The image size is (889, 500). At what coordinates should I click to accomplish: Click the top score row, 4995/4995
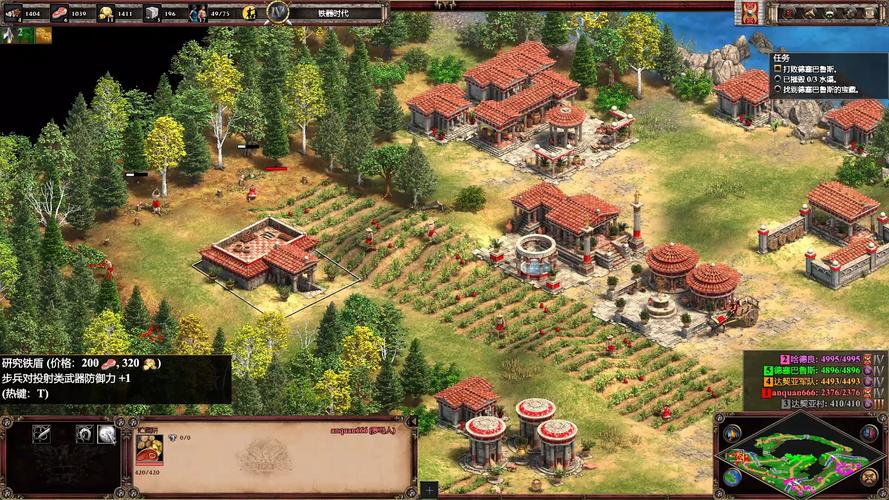click(x=810, y=357)
